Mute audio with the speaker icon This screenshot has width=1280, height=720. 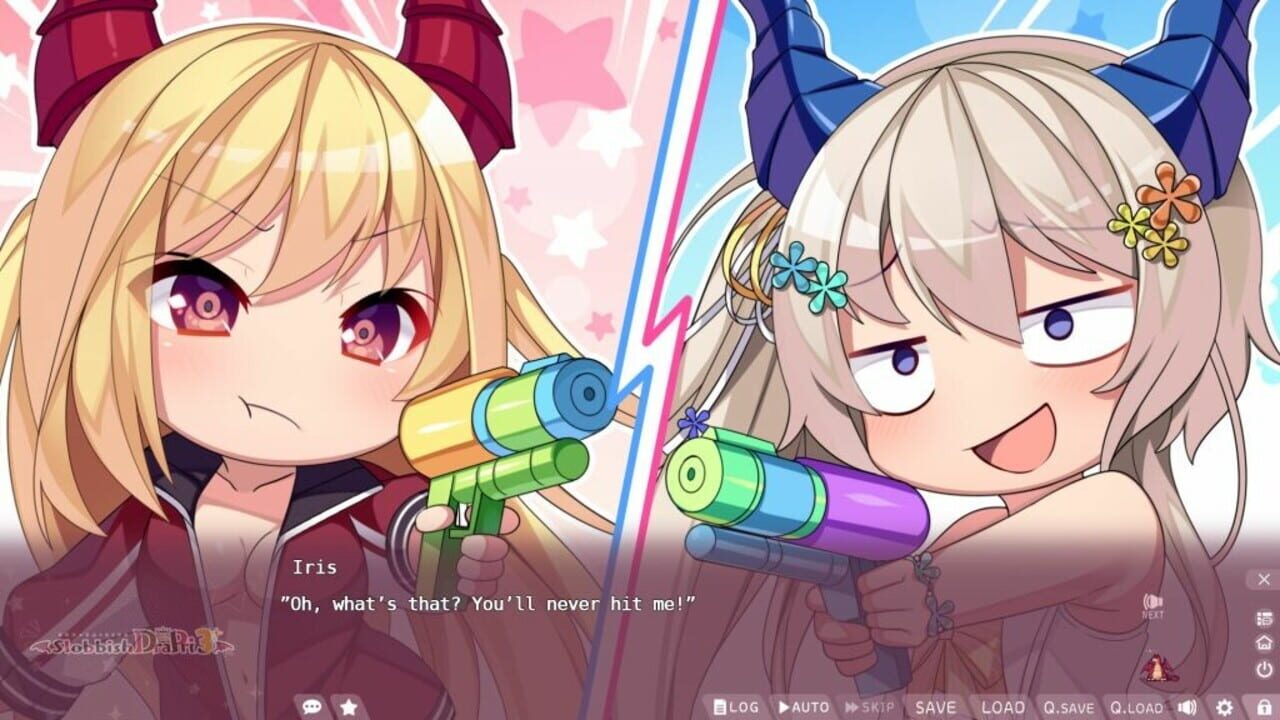pyautogui.click(x=1187, y=706)
